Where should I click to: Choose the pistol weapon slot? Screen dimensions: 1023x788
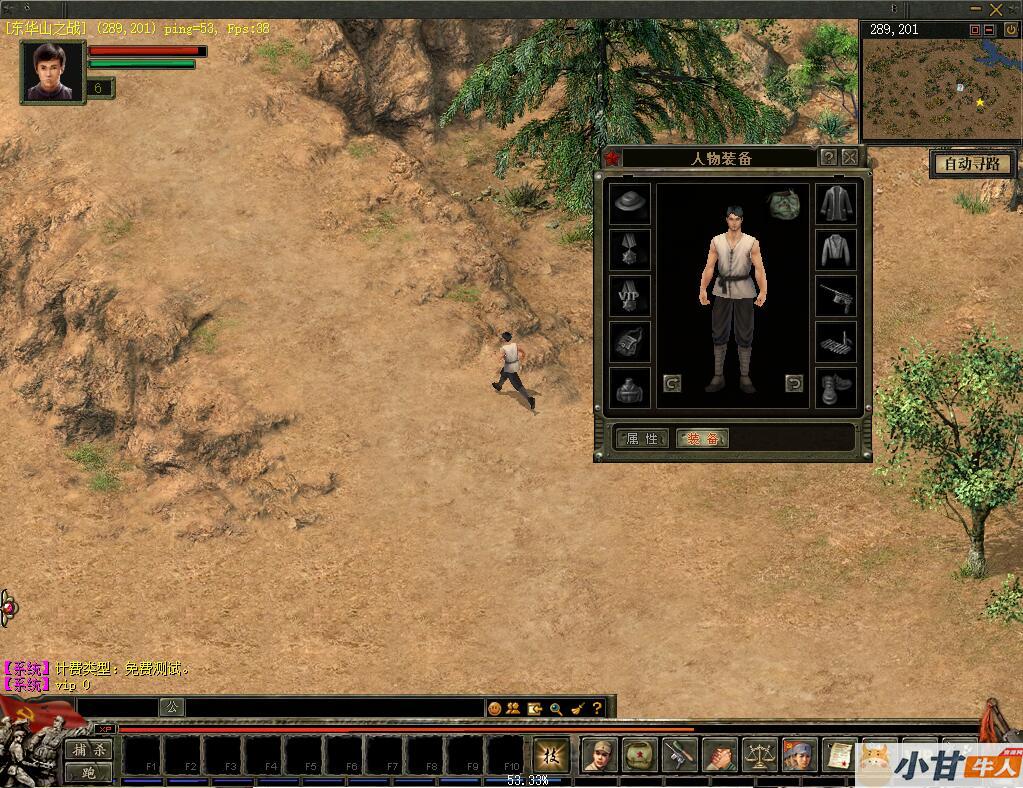pyautogui.click(x=836, y=296)
